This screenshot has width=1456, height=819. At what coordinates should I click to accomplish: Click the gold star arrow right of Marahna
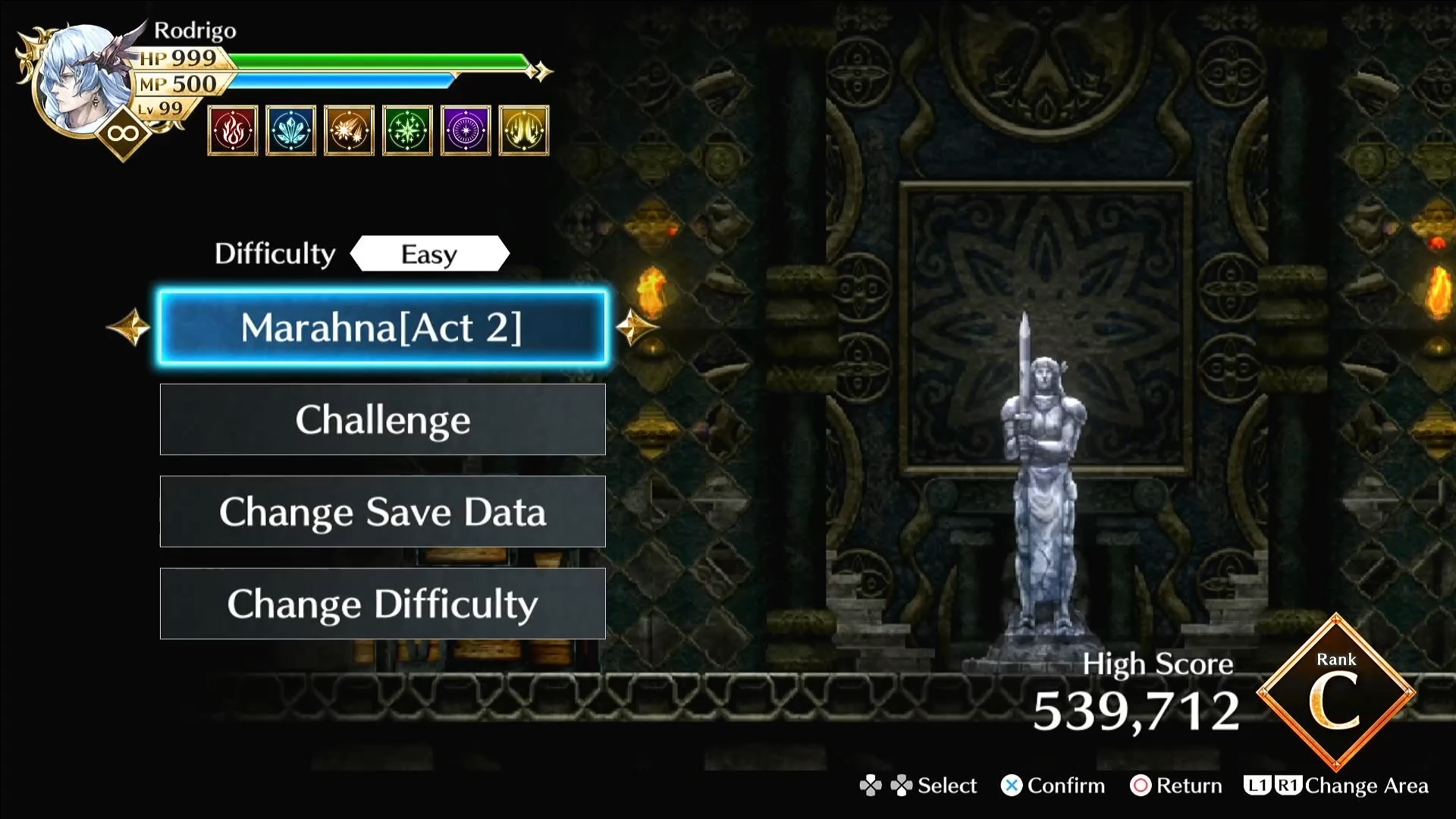pyautogui.click(x=635, y=328)
